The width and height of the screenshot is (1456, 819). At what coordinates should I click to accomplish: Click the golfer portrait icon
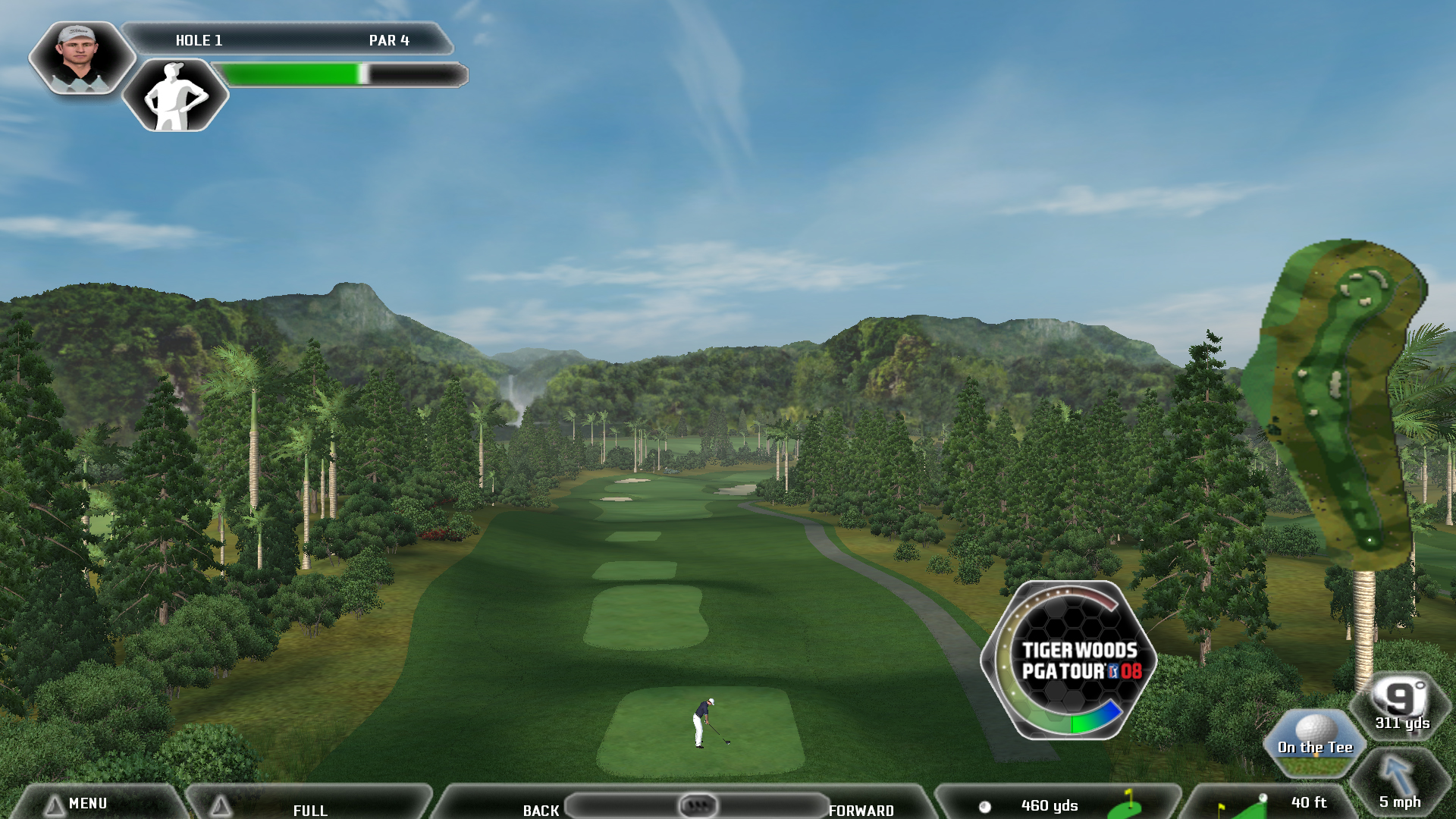click(81, 58)
